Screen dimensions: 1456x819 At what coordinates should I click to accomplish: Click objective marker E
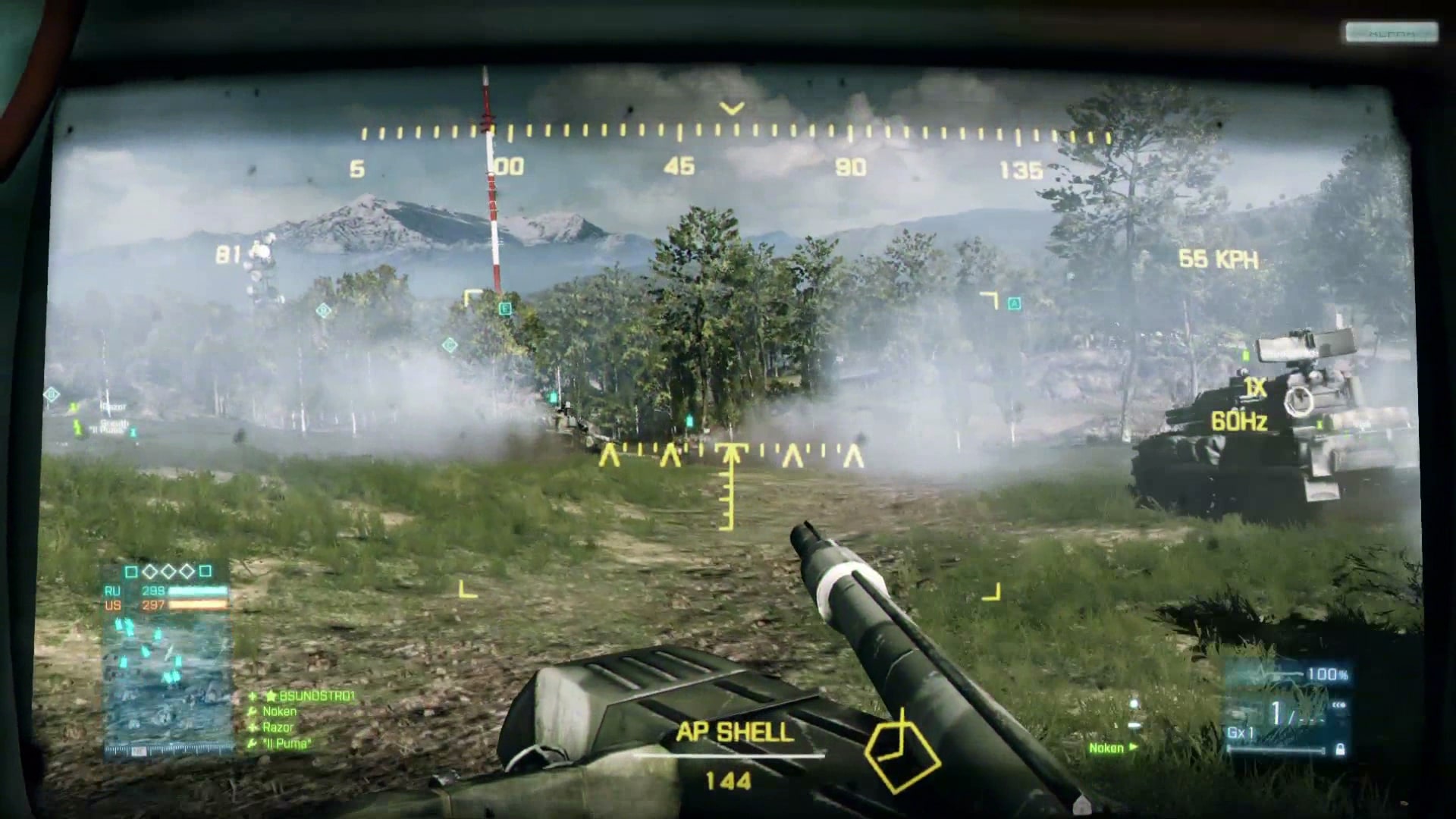505,309
